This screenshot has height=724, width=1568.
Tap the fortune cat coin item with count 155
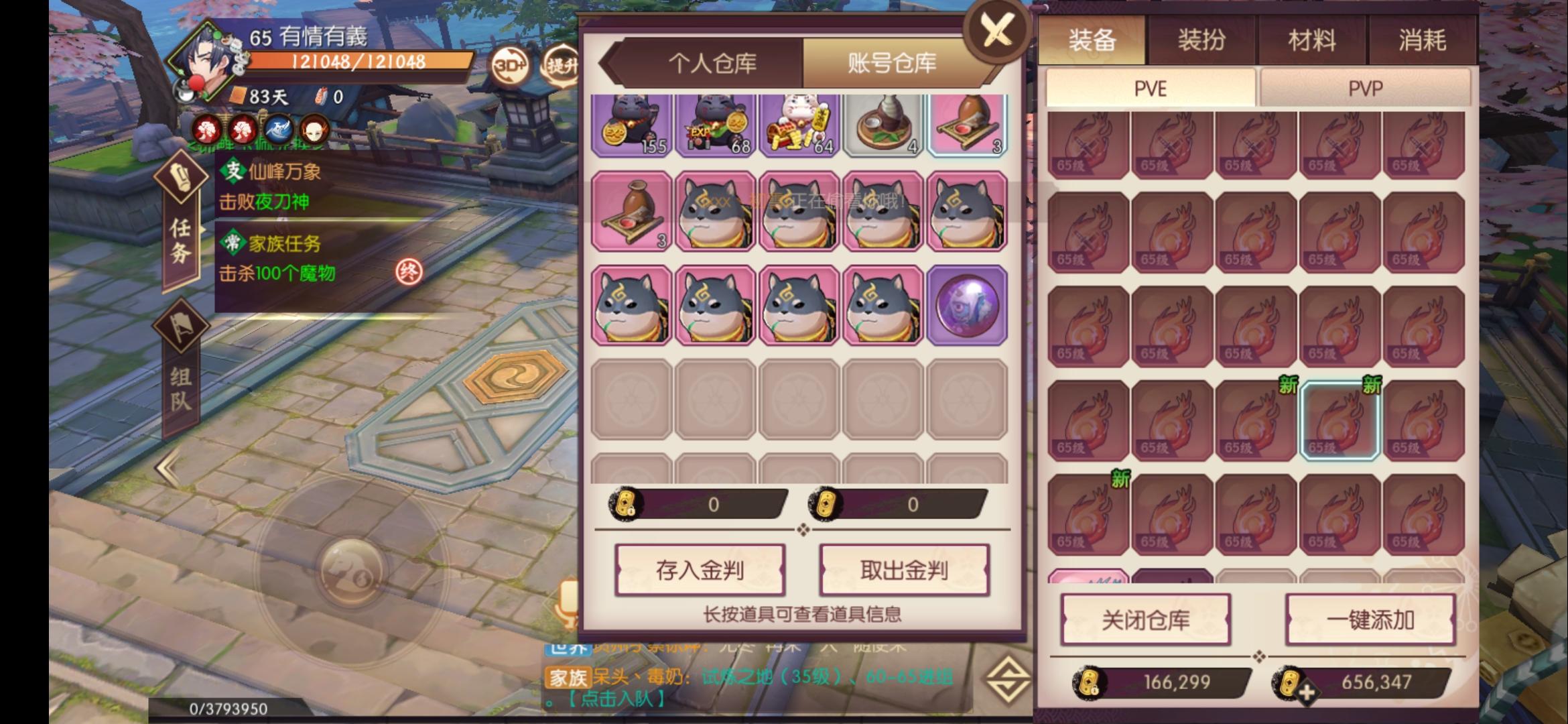(629, 124)
